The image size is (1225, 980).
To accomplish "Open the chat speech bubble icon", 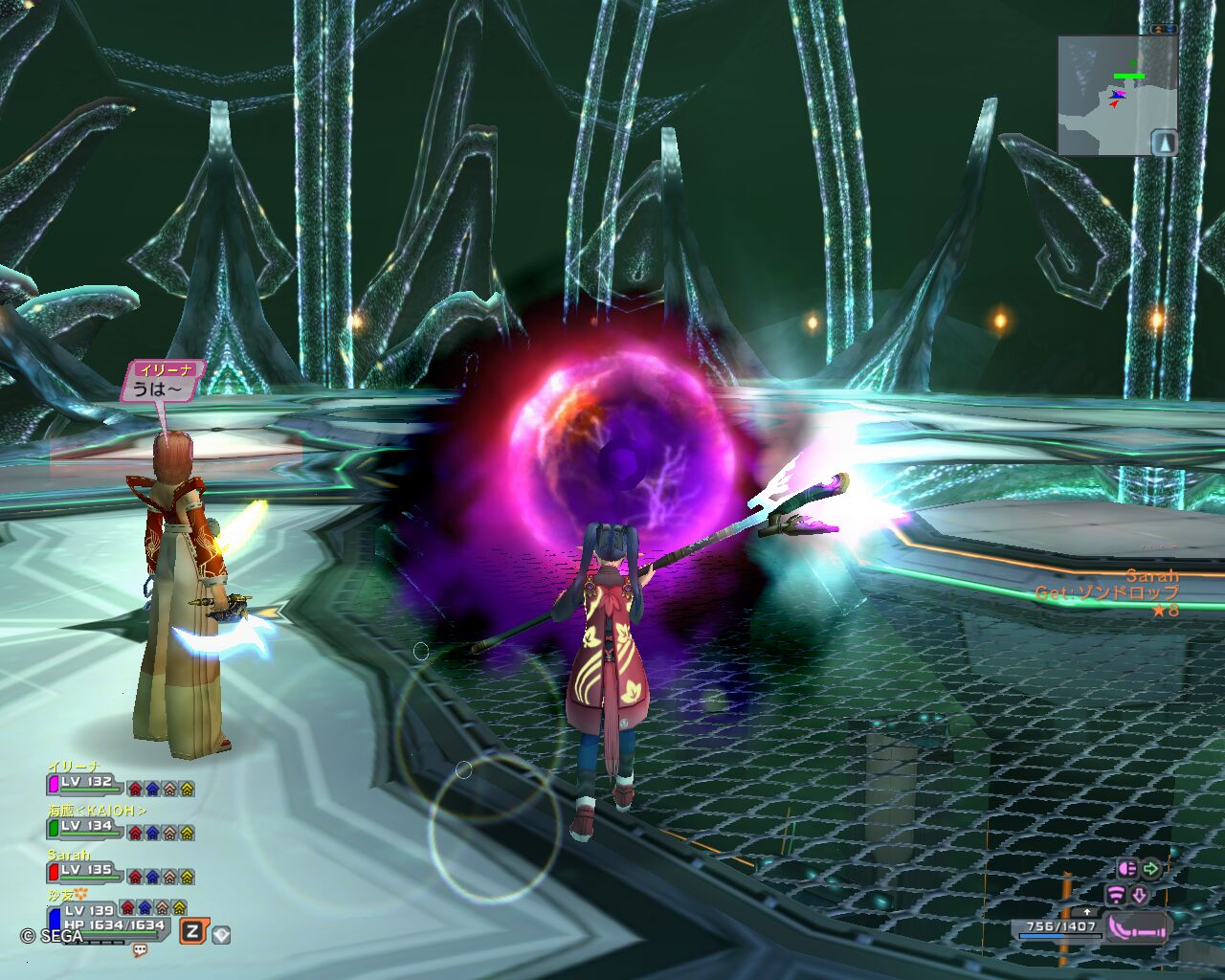I will [x=140, y=950].
